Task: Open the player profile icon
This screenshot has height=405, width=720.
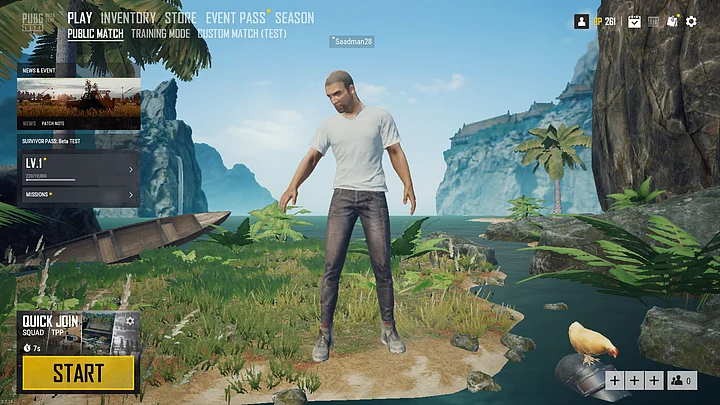Action: coord(581,21)
